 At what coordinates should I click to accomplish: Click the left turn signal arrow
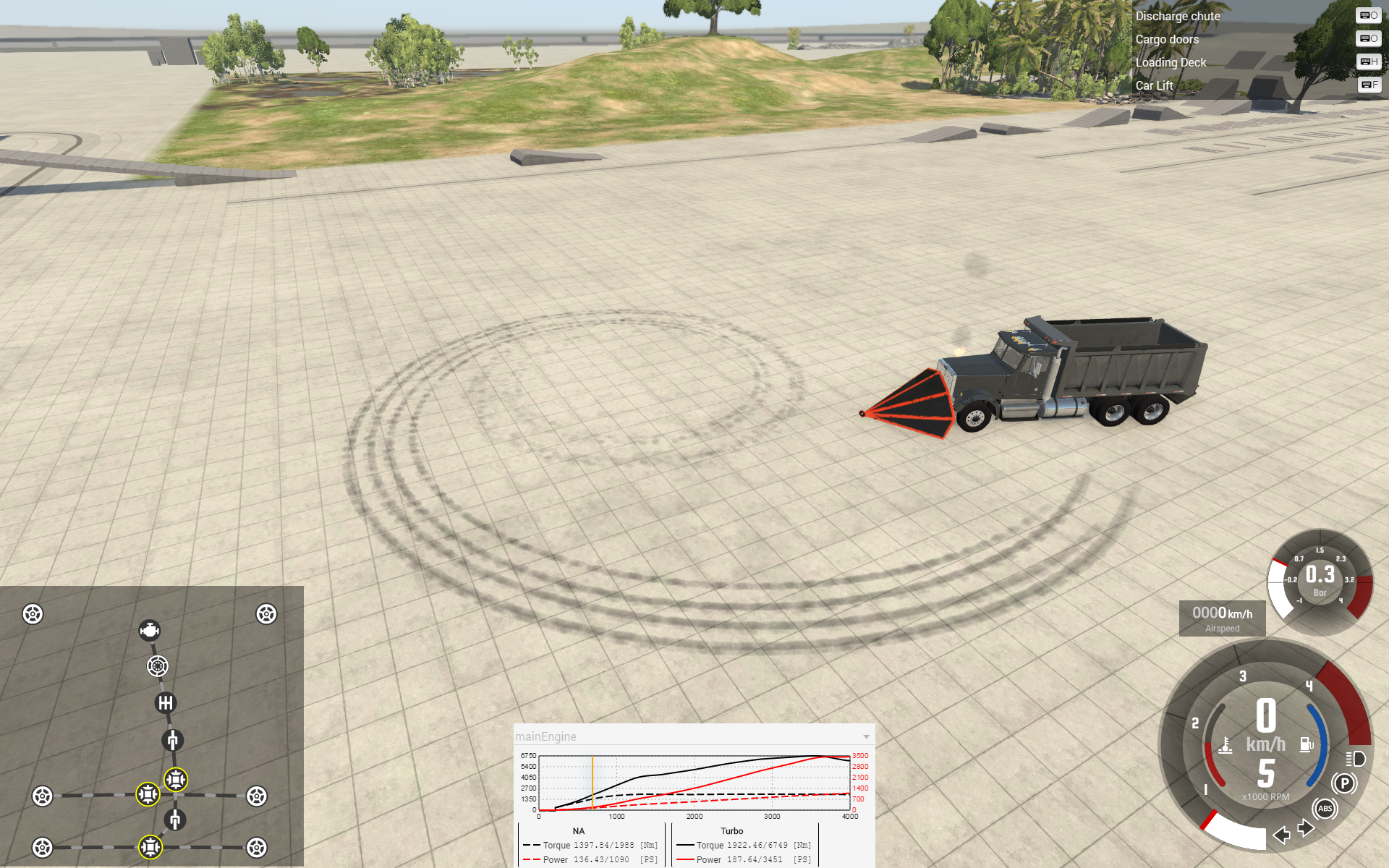pyautogui.click(x=1281, y=835)
